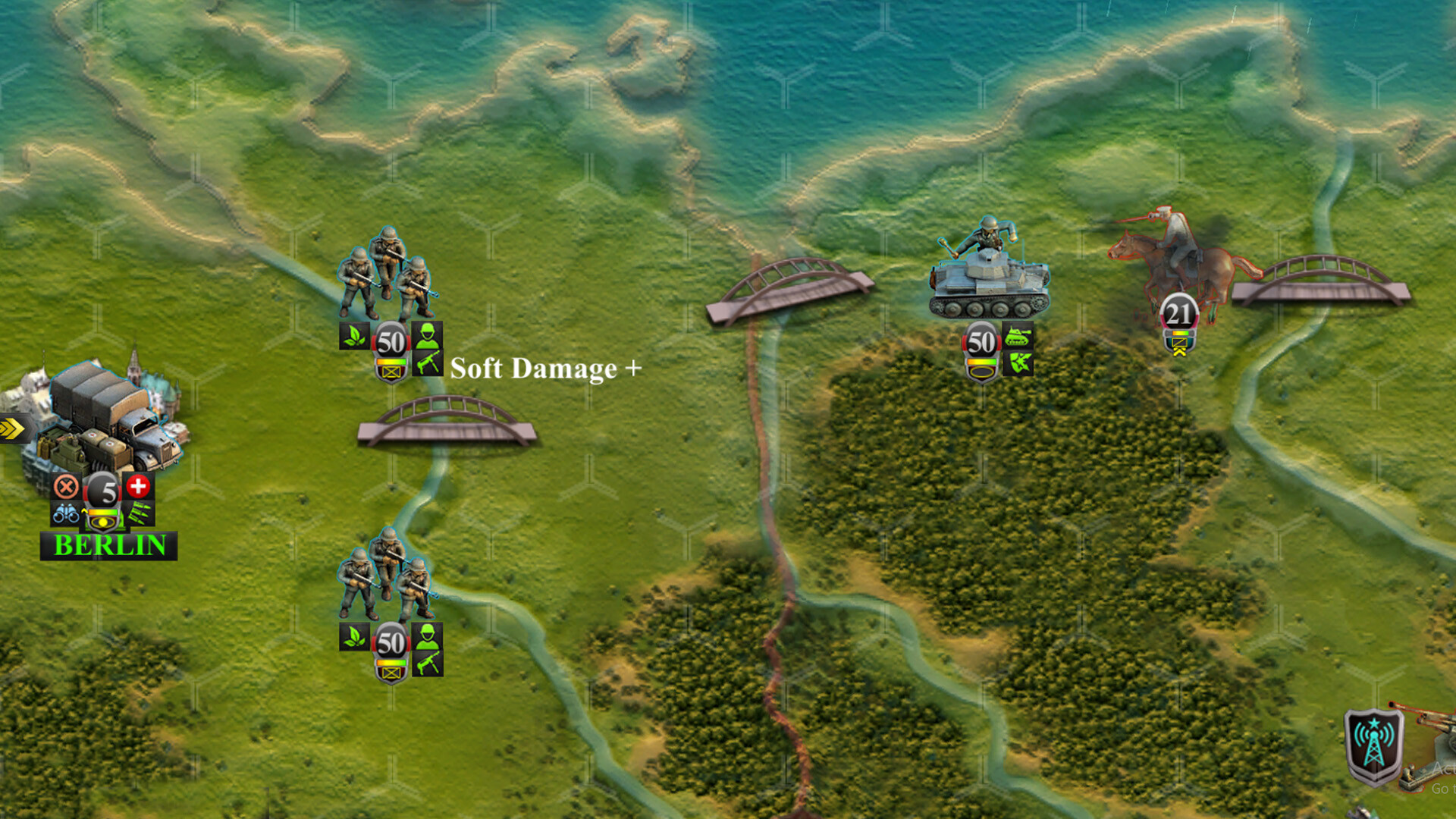This screenshot has height=819, width=1456.
Task: Open the ammo bullets icon beside Berlin
Action: click(138, 513)
